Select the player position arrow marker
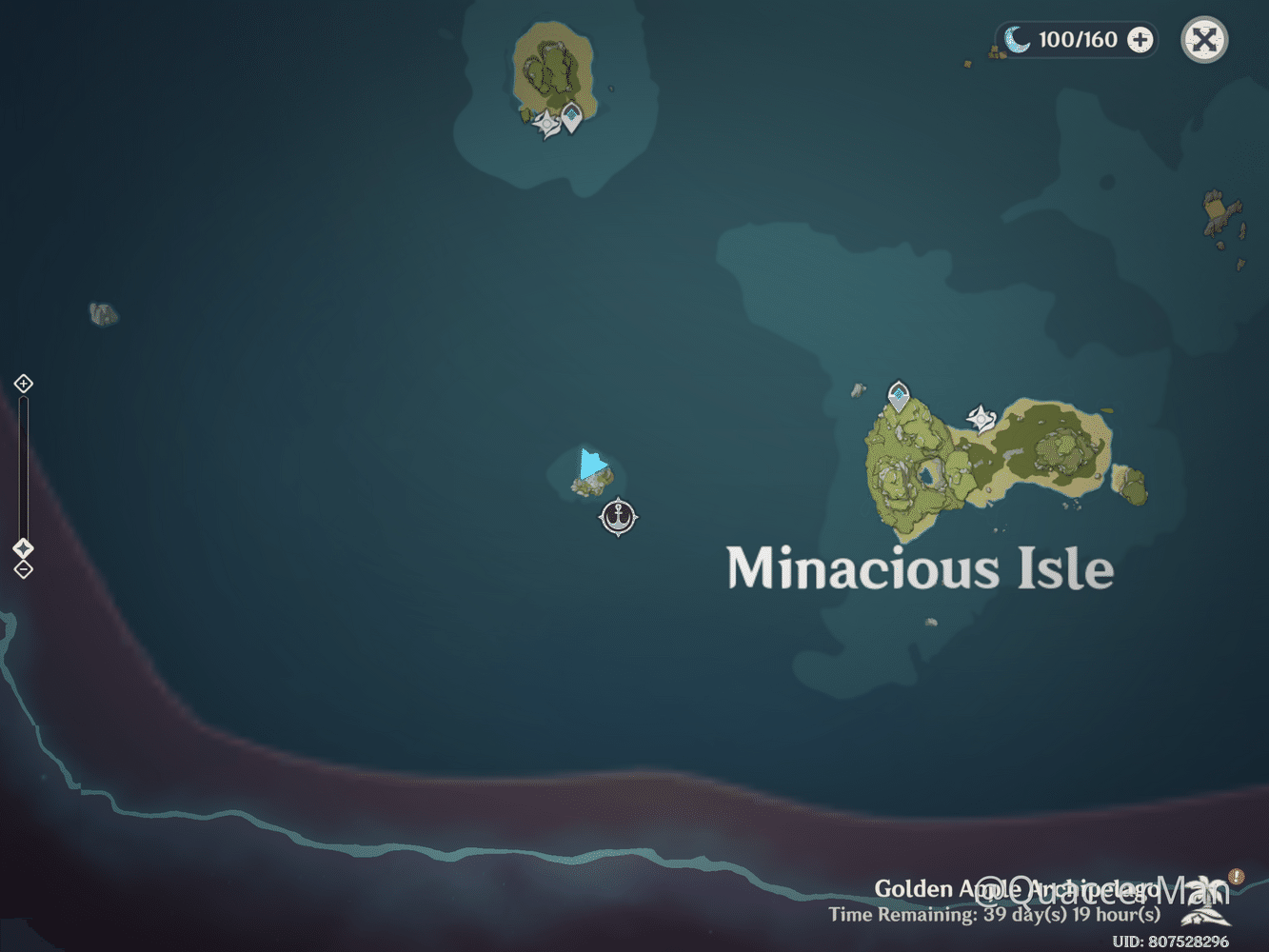The height and width of the screenshot is (952, 1269). pos(590,465)
